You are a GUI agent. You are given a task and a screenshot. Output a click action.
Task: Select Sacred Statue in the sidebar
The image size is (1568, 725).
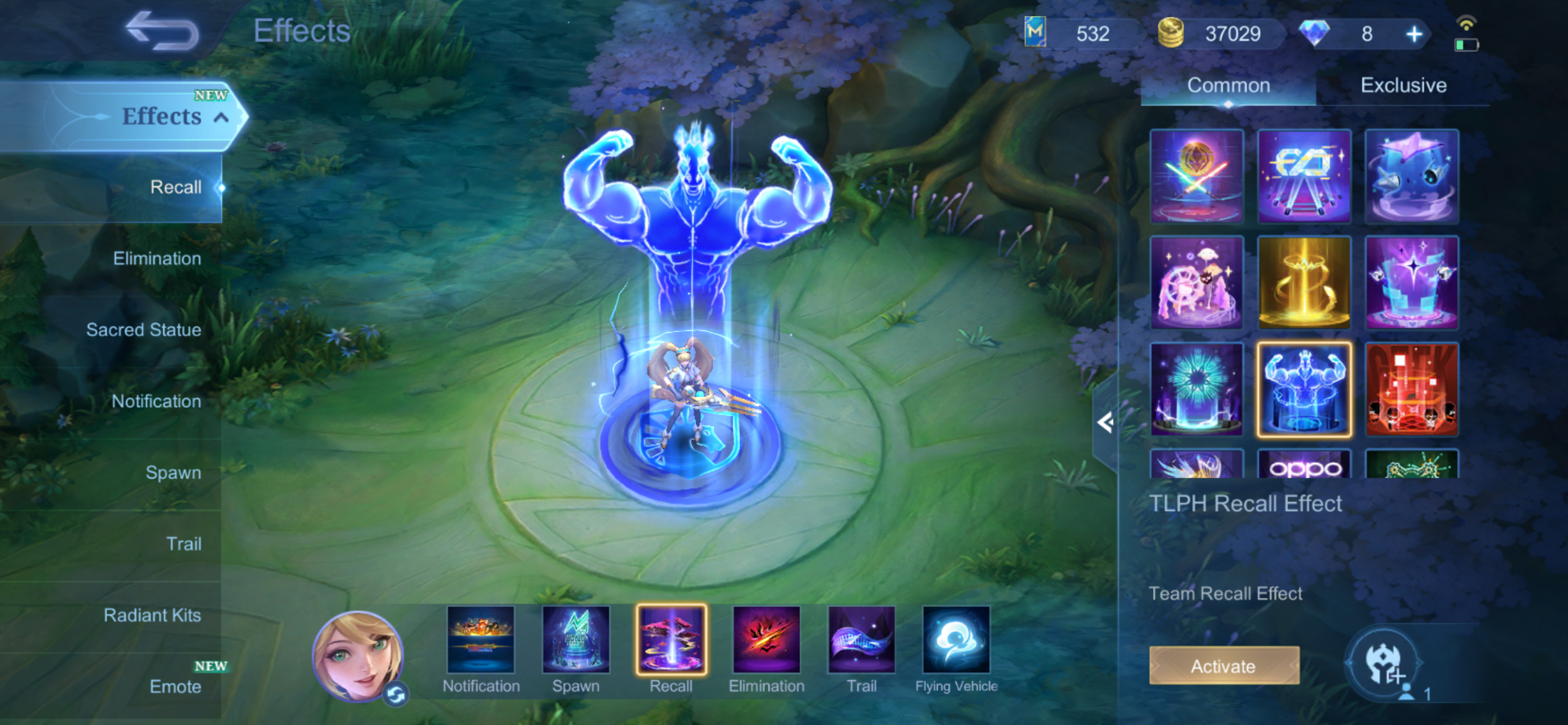[144, 330]
